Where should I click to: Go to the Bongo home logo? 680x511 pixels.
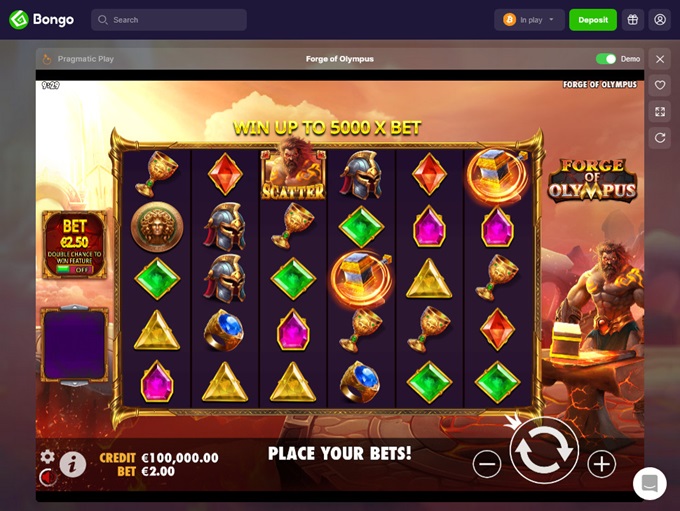pos(41,20)
